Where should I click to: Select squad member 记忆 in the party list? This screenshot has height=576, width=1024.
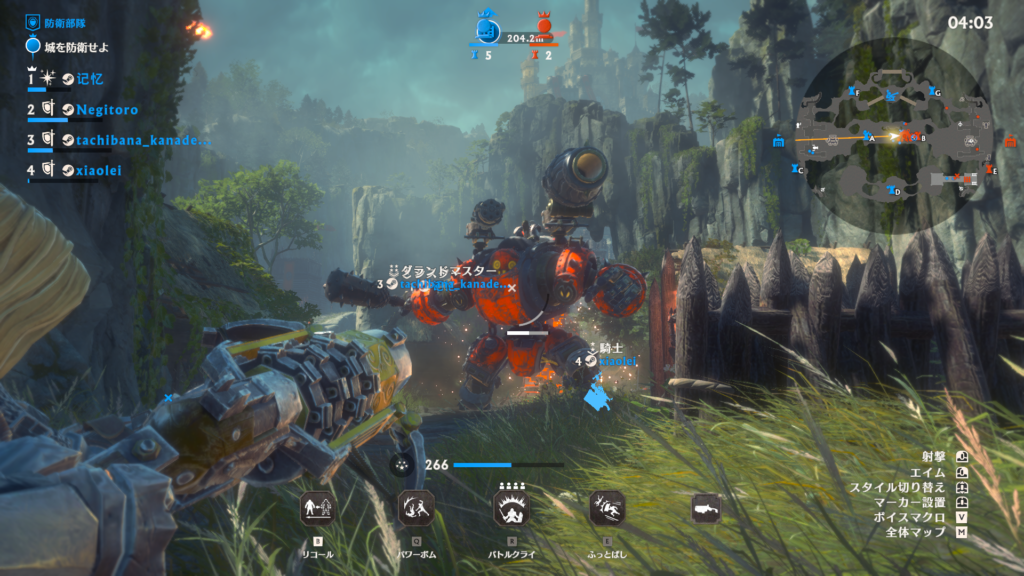pyautogui.click(x=89, y=78)
